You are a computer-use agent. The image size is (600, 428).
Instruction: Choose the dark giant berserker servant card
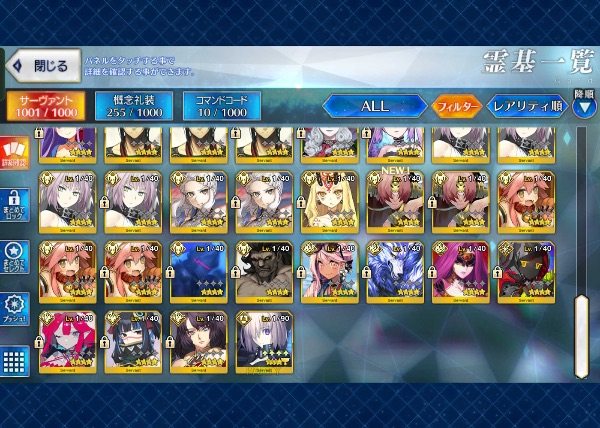click(x=263, y=270)
